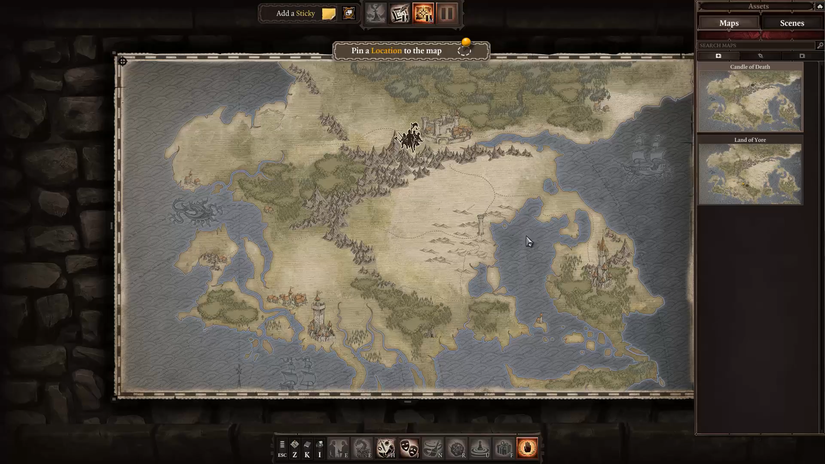
Task: Activate the theater masks icon in bottom toolbar
Action: click(409, 448)
